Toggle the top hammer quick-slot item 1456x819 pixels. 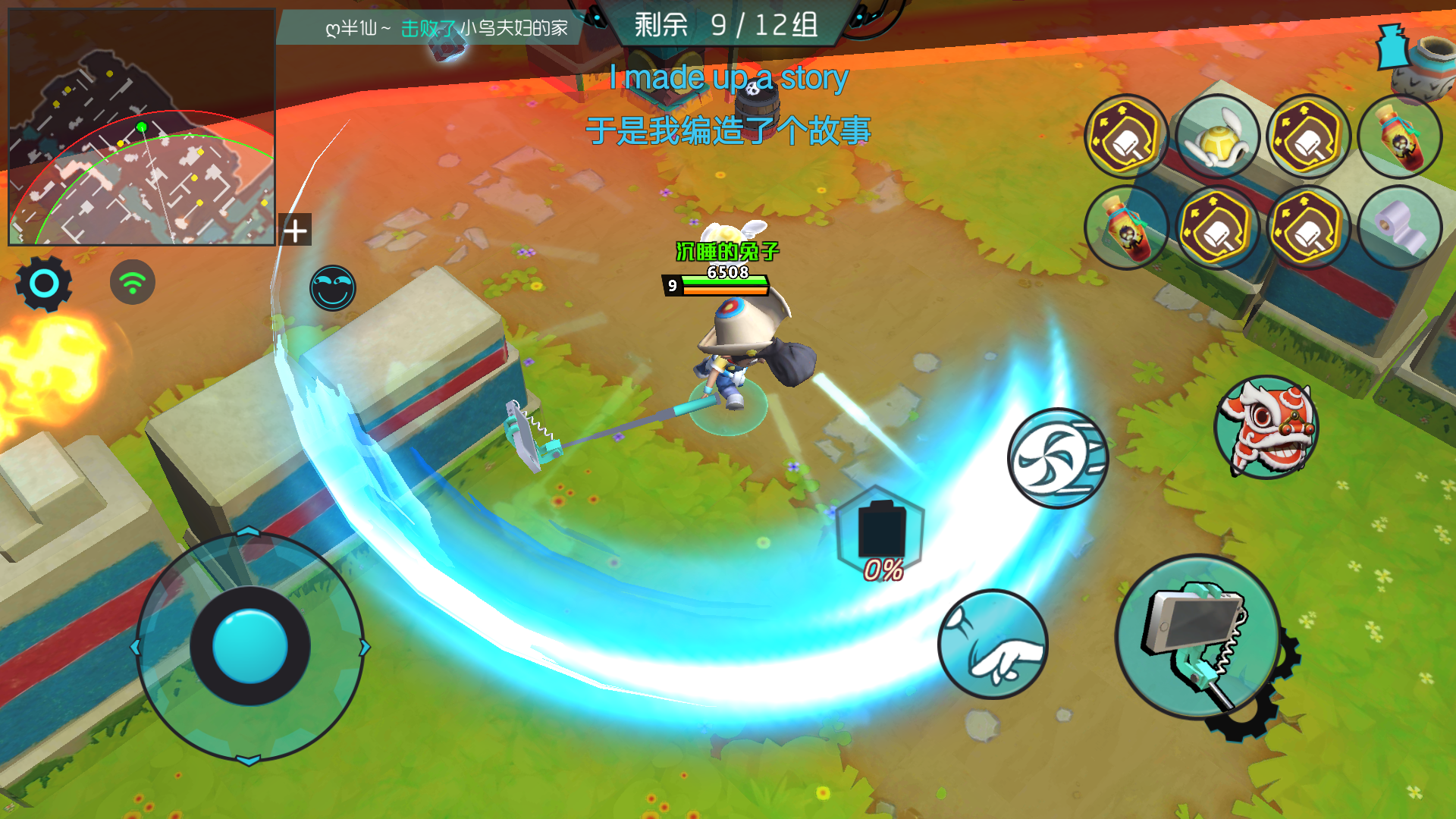1125,136
